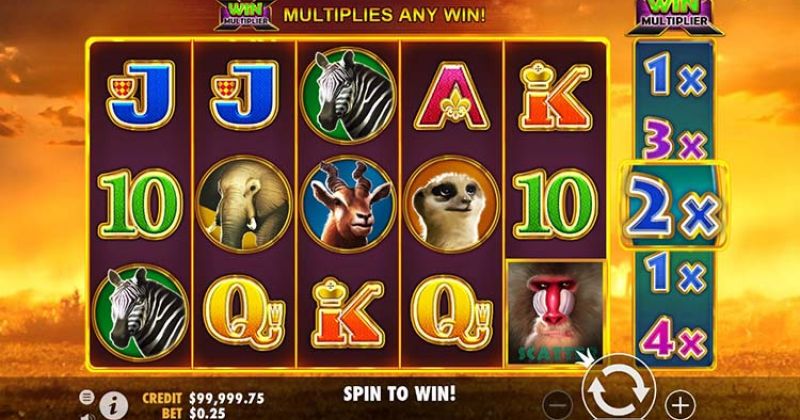Open the hamburger menu icon
Screen dimensions: 800x420
point(85,396)
